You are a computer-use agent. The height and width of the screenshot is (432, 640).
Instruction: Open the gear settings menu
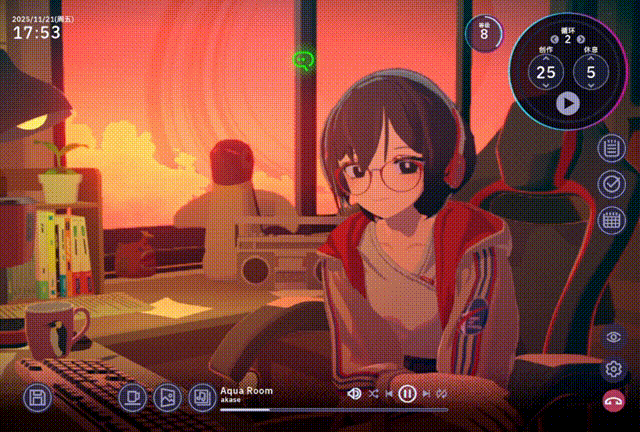pos(613,369)
